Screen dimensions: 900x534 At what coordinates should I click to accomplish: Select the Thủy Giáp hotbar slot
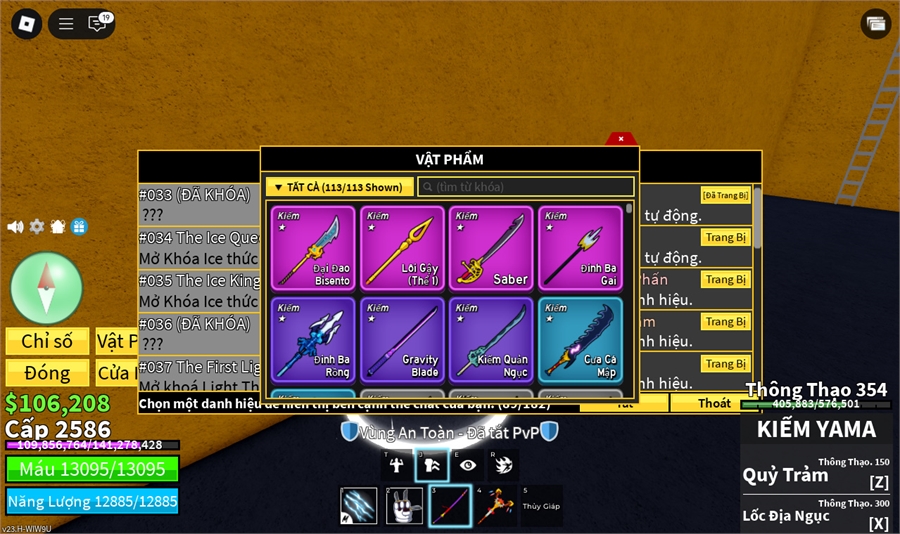541,506
